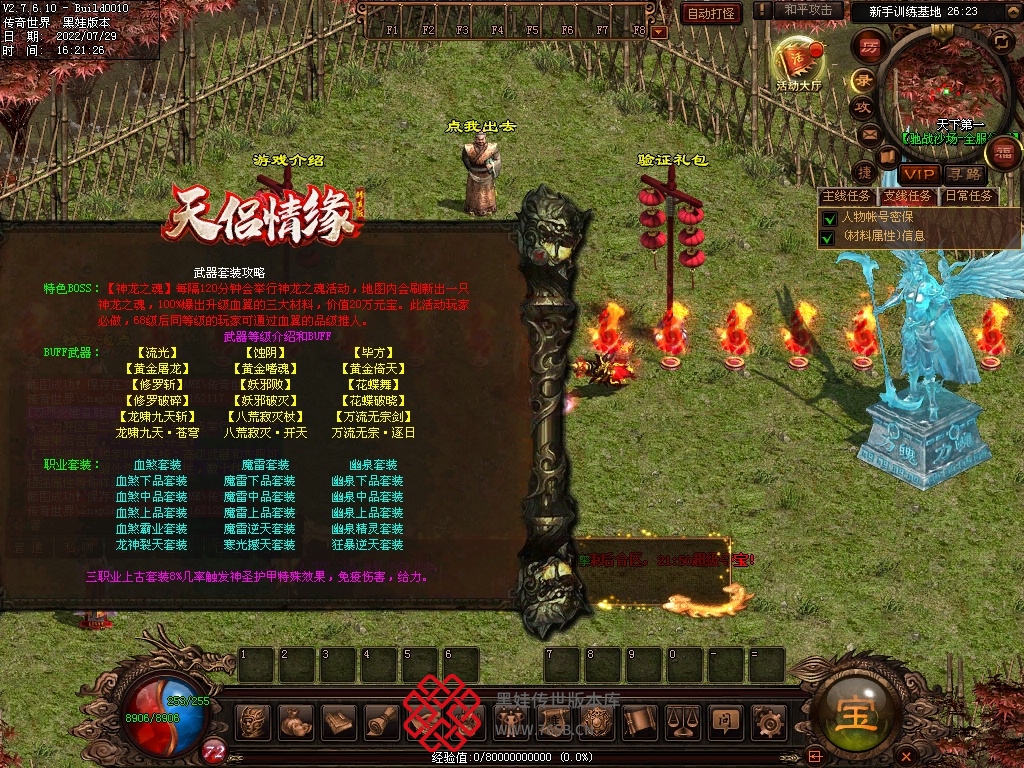Open the mail envelope icon
Viewport: 1024px width, 768px height.
point(869,133)
